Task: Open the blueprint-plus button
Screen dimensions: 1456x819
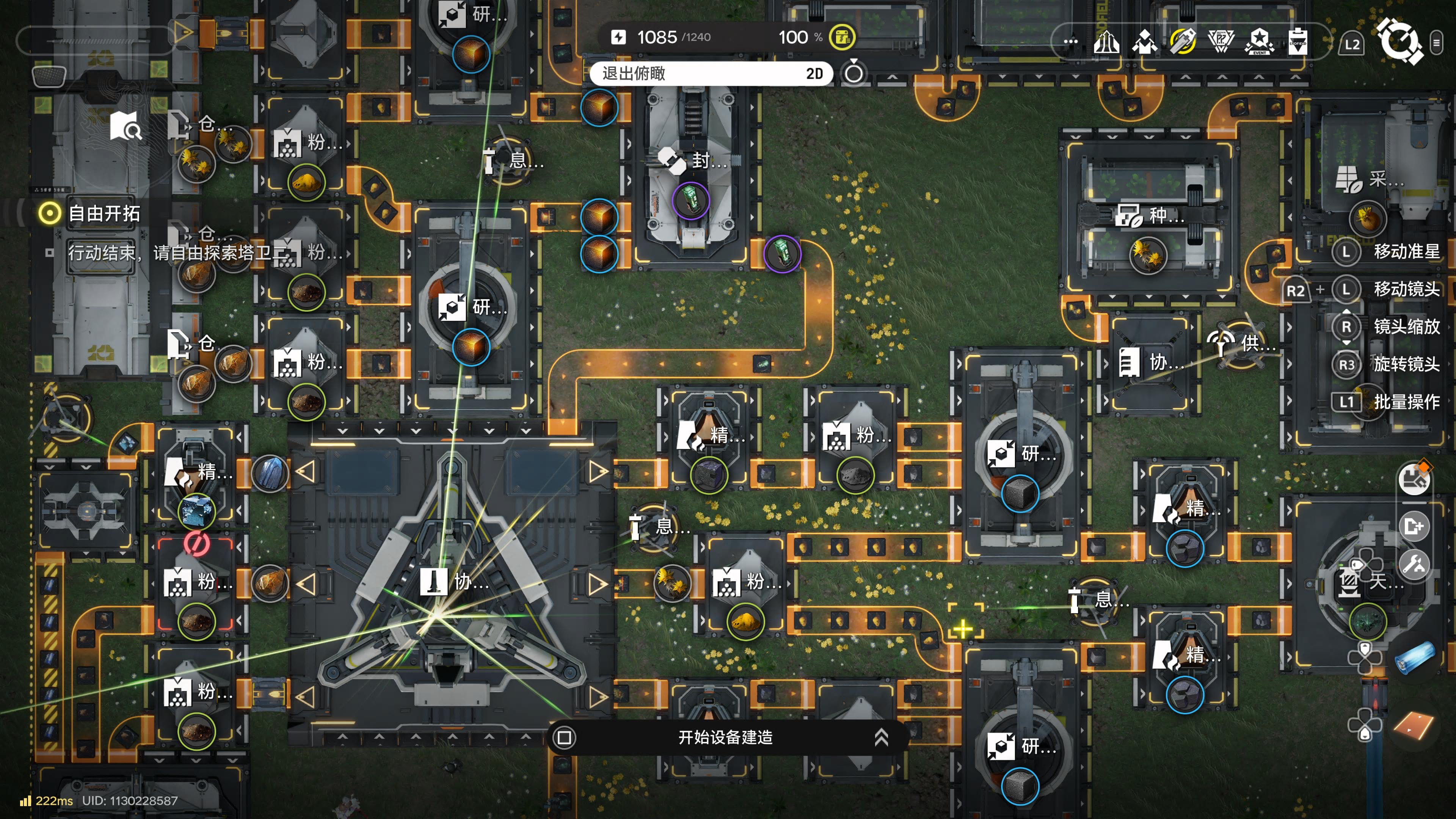Action: point(1414,526)
